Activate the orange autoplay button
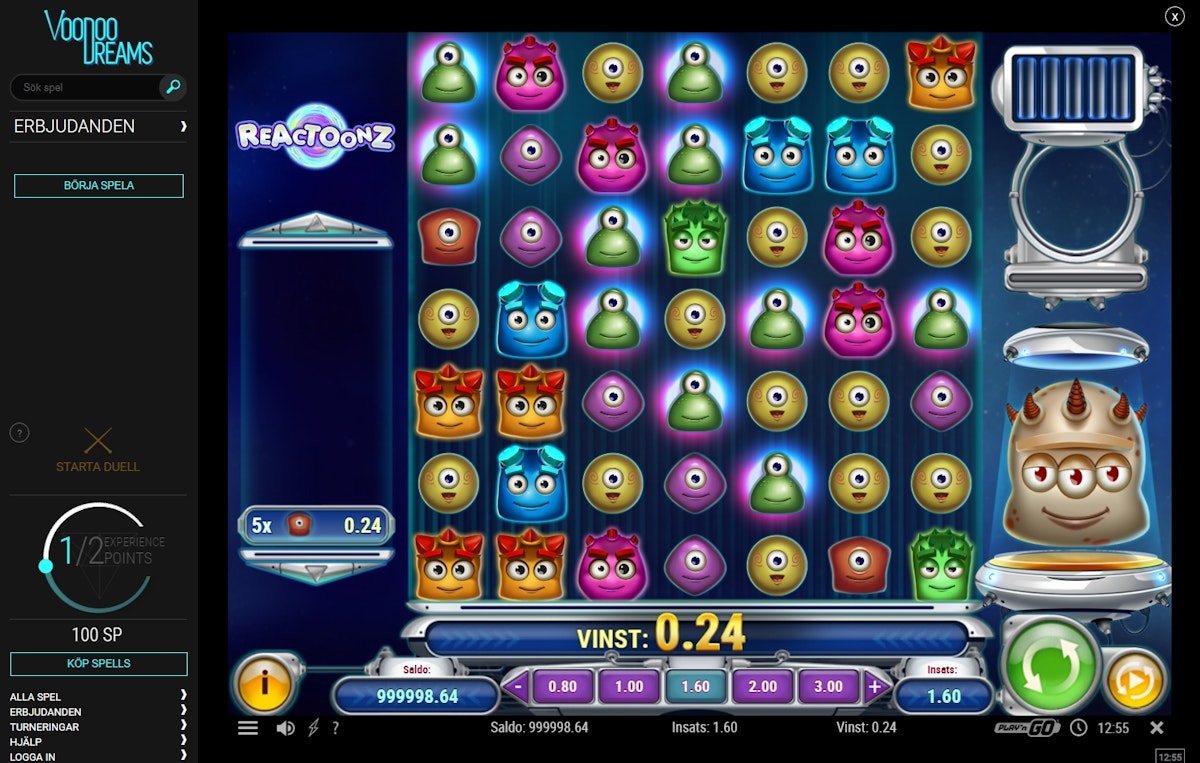 click(1135, 681)
